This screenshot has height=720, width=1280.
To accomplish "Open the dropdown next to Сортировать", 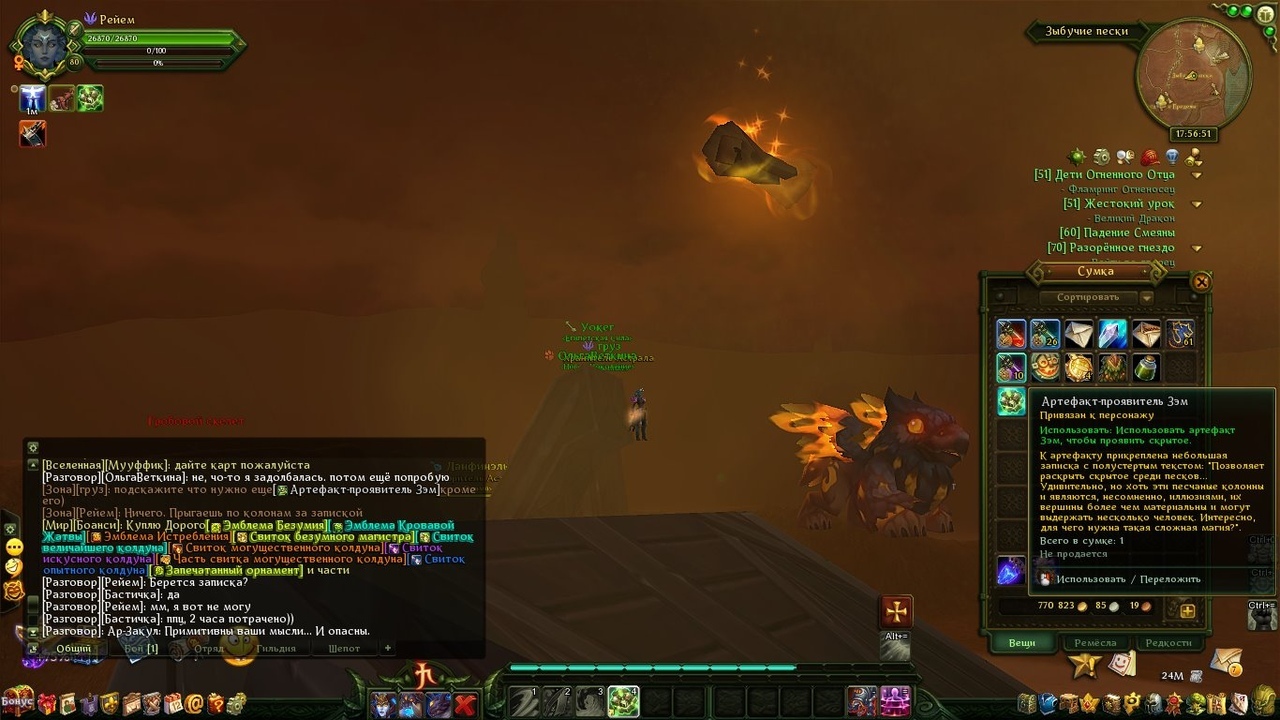I will click(1147, 297).
